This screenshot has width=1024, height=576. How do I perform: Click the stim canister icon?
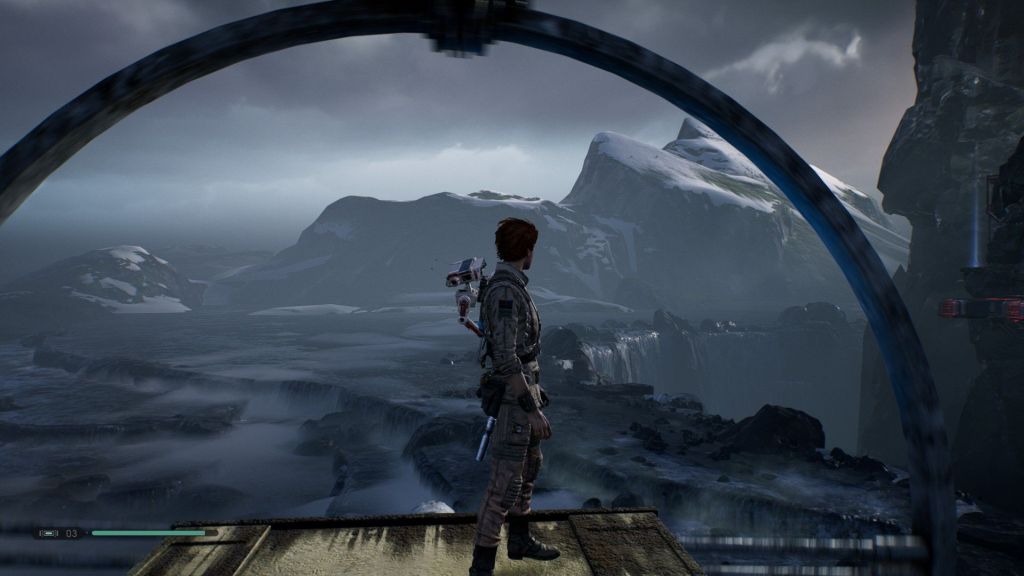pos(48,533)
